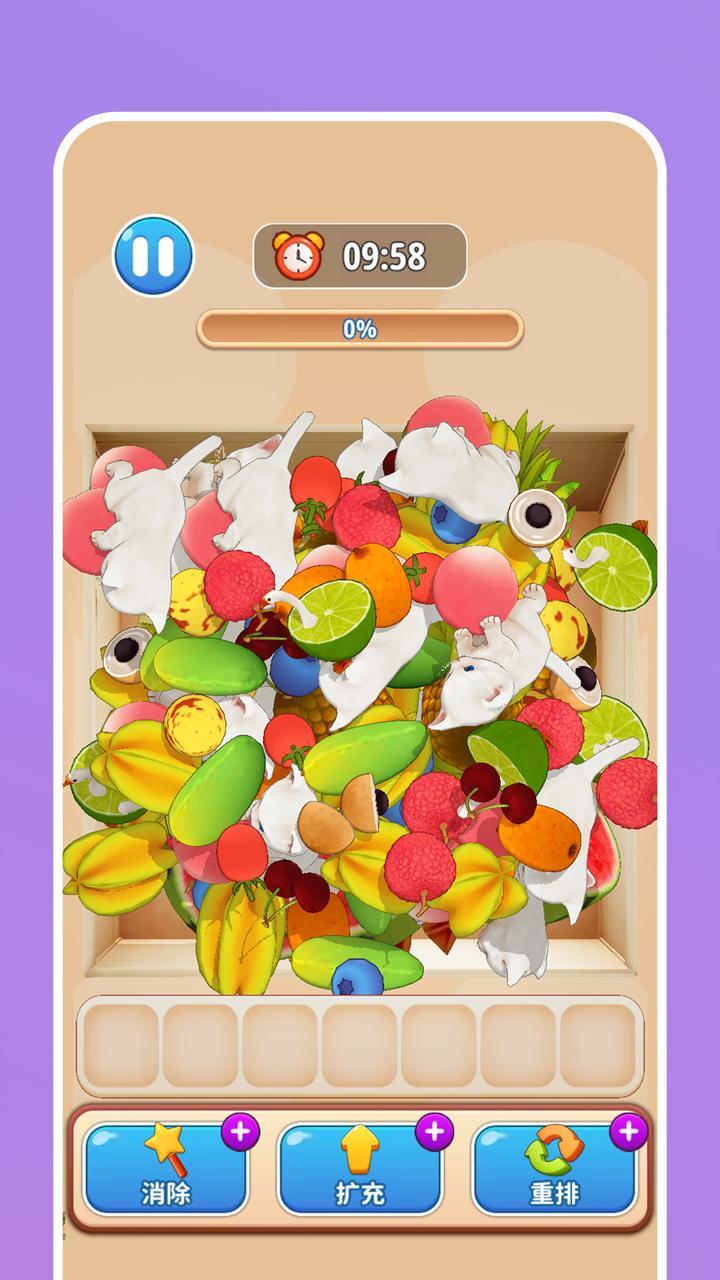This screenshot has width=720, height=1280.
Task: Click the purple plus badge on 消除
Action: [240, 1132]
